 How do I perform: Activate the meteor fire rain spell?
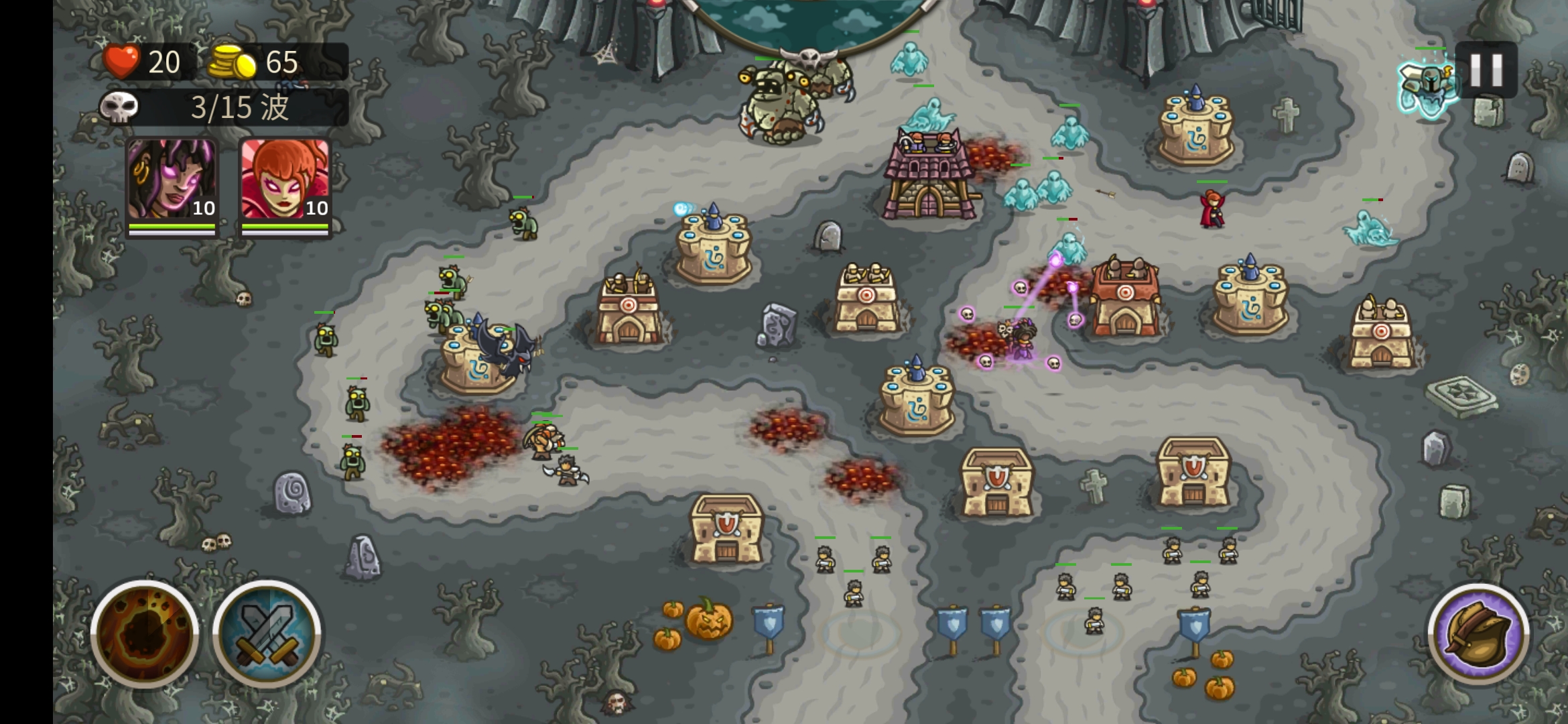[x=145, y=633]
